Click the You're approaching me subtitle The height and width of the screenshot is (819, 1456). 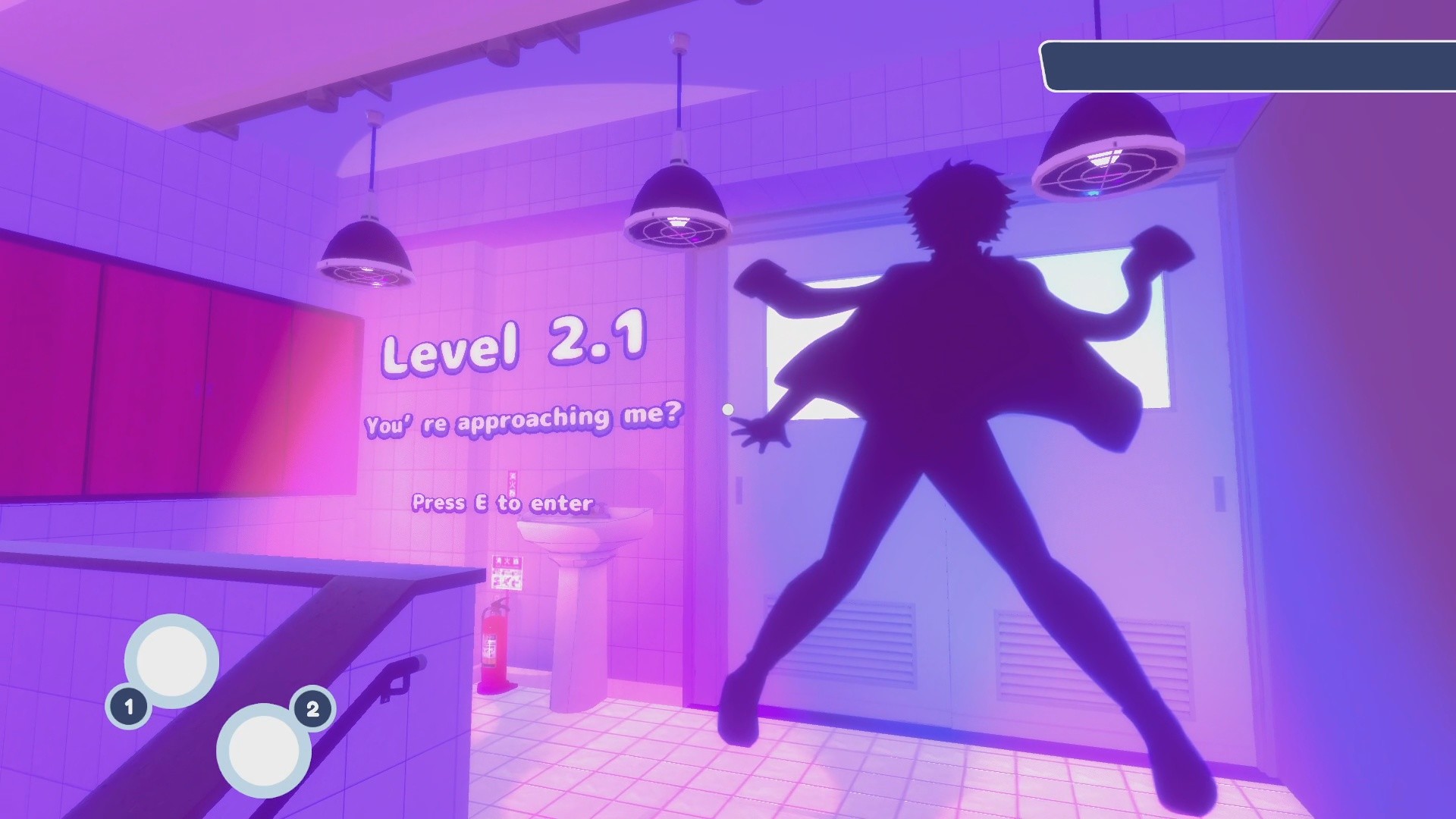(523, 425)
